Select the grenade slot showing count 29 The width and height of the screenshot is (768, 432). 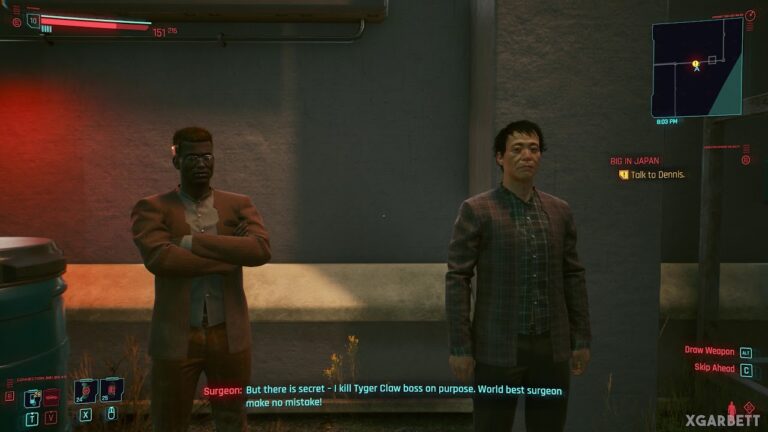coord(110,390)
